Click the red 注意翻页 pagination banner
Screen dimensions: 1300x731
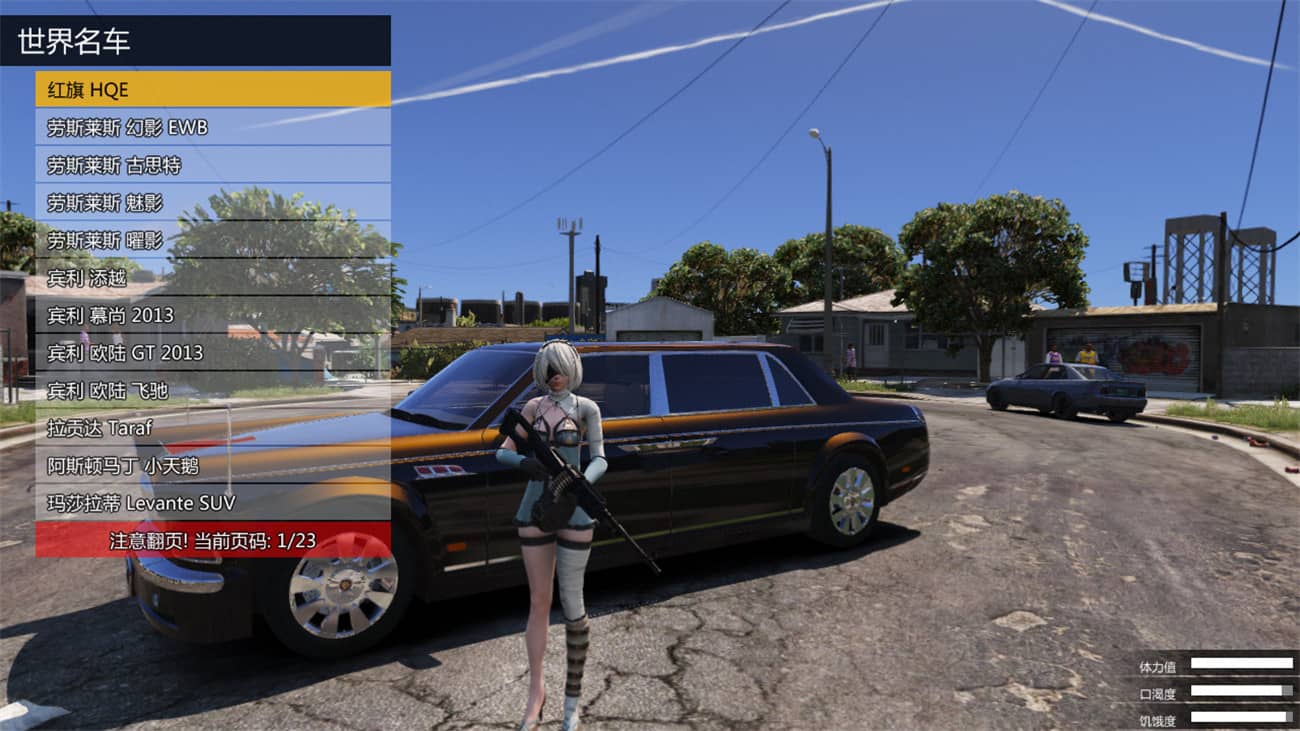(215, 540)
